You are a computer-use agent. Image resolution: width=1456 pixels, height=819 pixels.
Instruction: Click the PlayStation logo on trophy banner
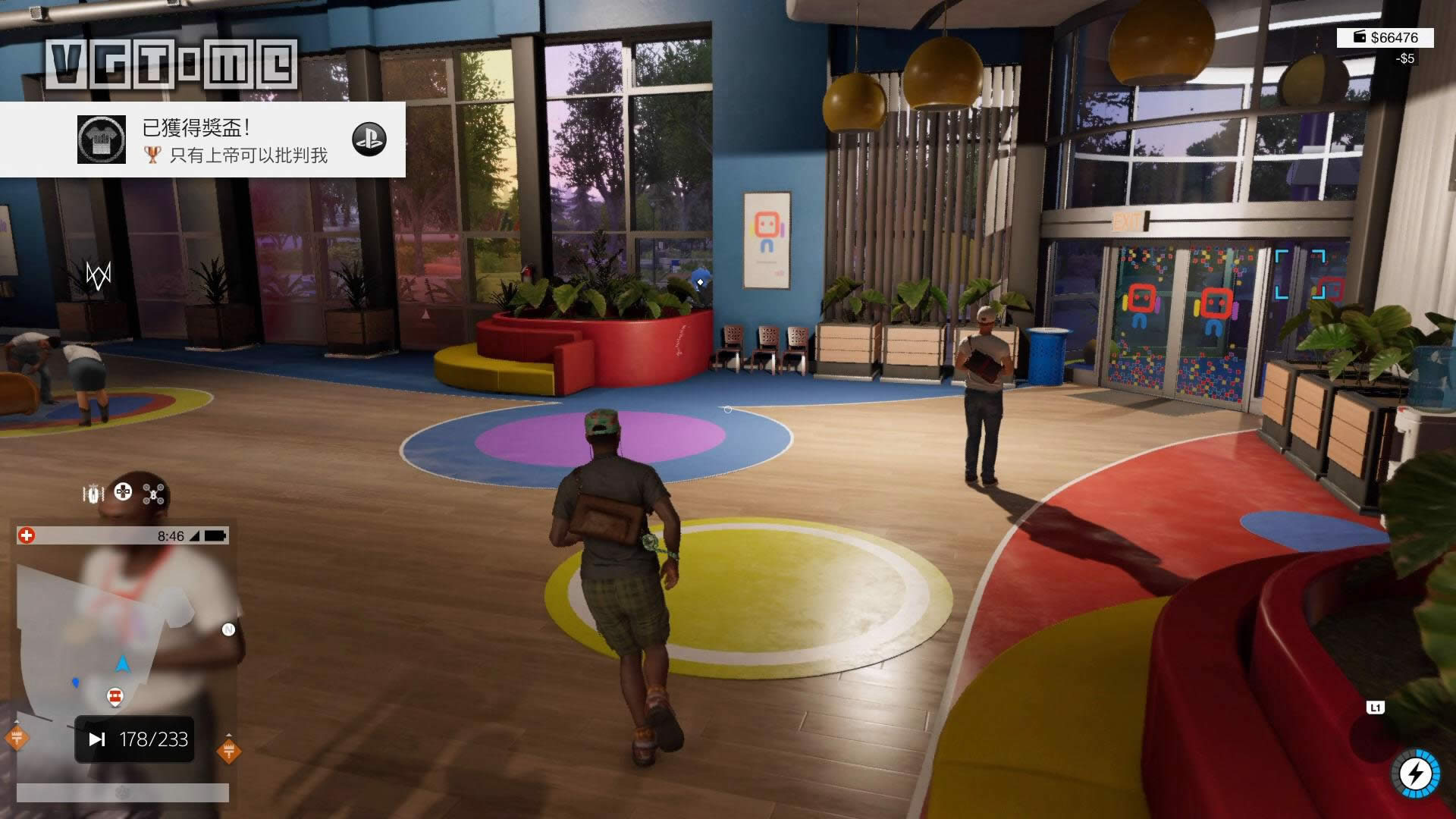point(369,140)
